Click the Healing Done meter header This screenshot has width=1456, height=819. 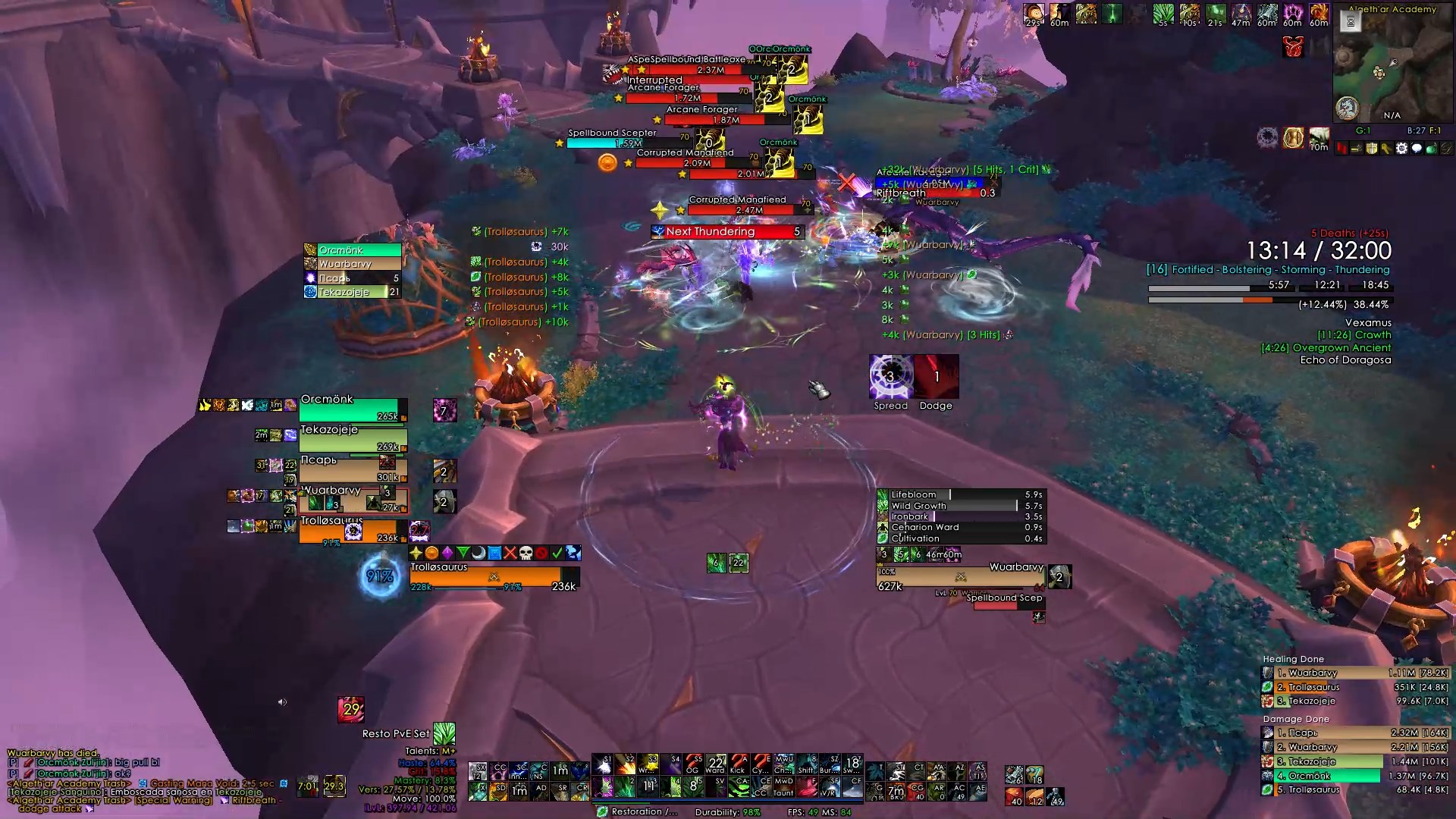(x=1294, y=659)
